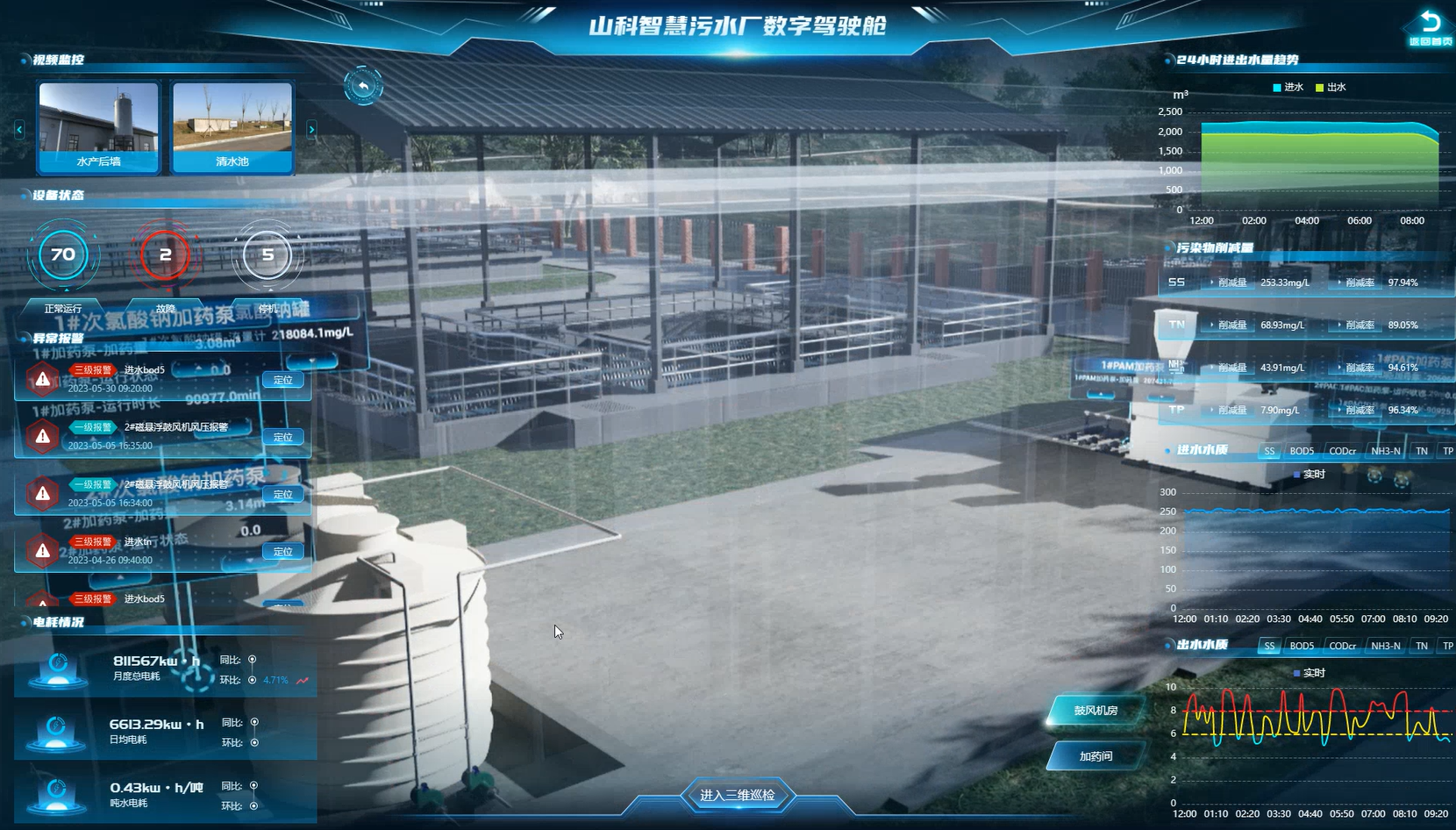This screenshot has height=830, width=1456.
Task: Show next video monitoring thumbnails
Action: tap(311, 129)
